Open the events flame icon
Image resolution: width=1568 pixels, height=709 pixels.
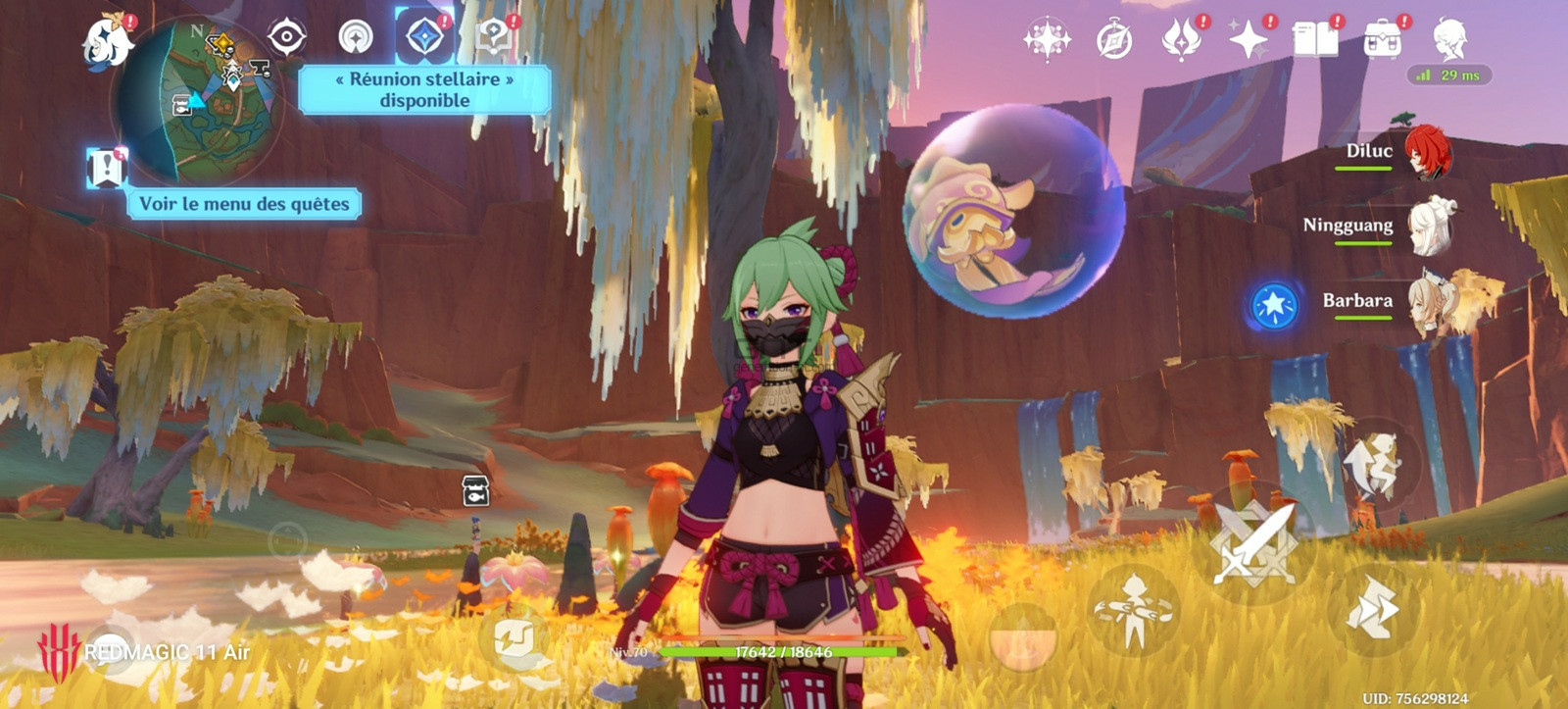pyautogui.click(x=1181, y=40)
